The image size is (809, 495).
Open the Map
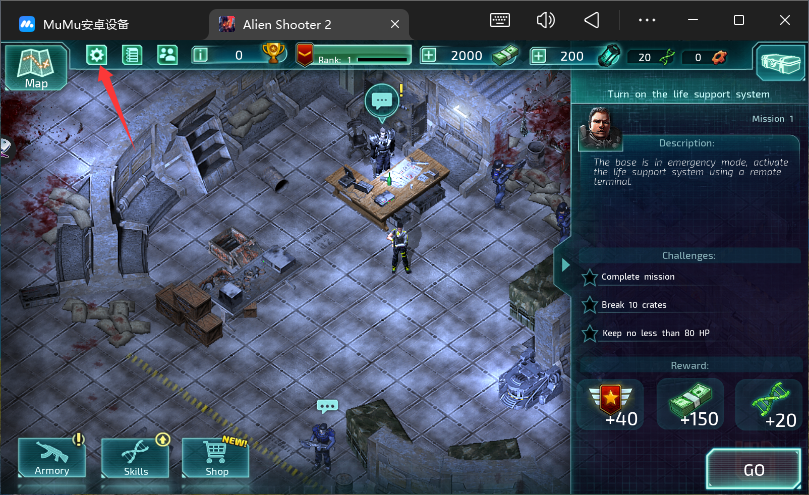(36, 67)
